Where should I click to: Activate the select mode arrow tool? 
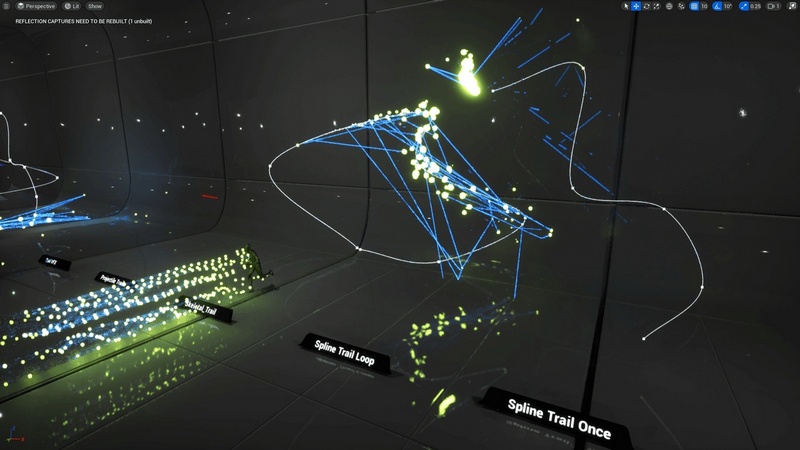coord(626,6)
